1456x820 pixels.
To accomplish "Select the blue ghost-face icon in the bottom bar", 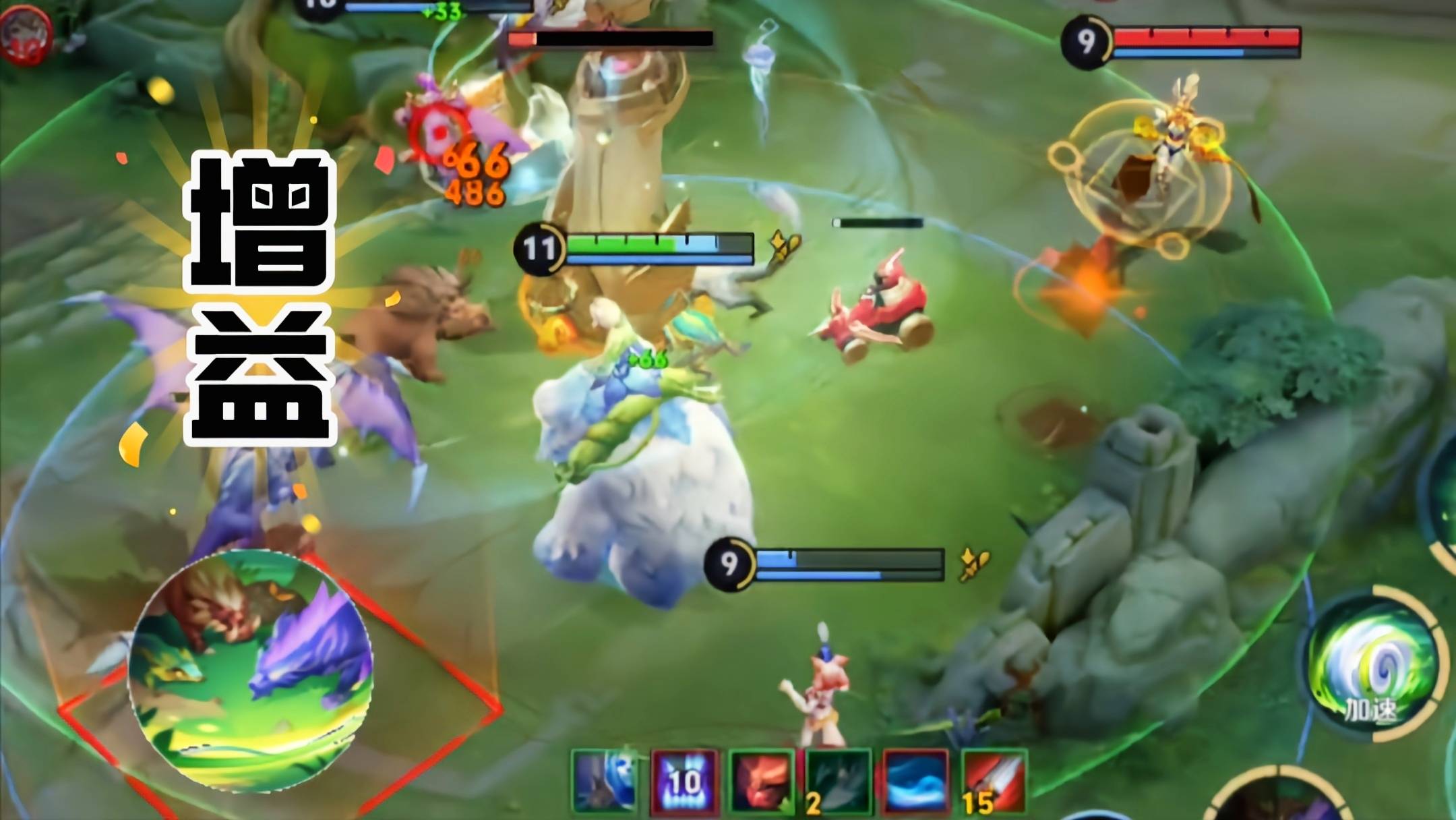I will (605, 780).
